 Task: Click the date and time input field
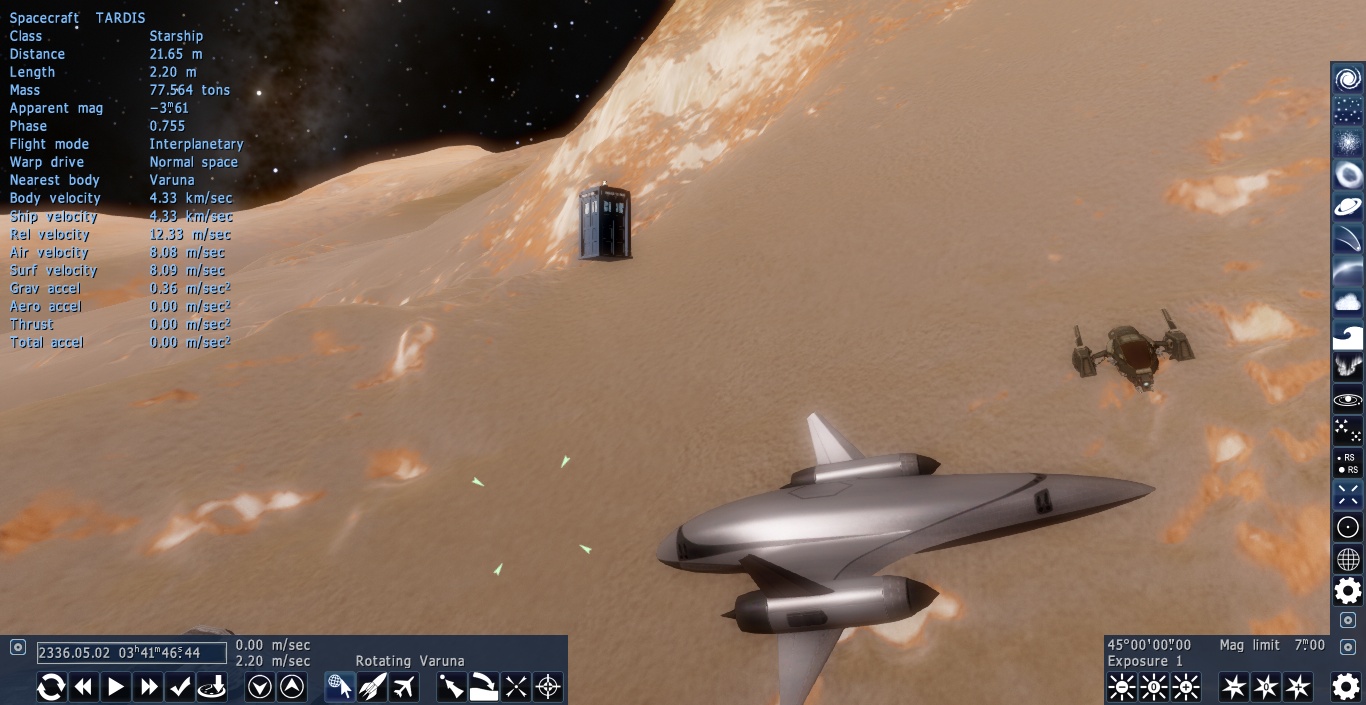(x=131, y=653)
